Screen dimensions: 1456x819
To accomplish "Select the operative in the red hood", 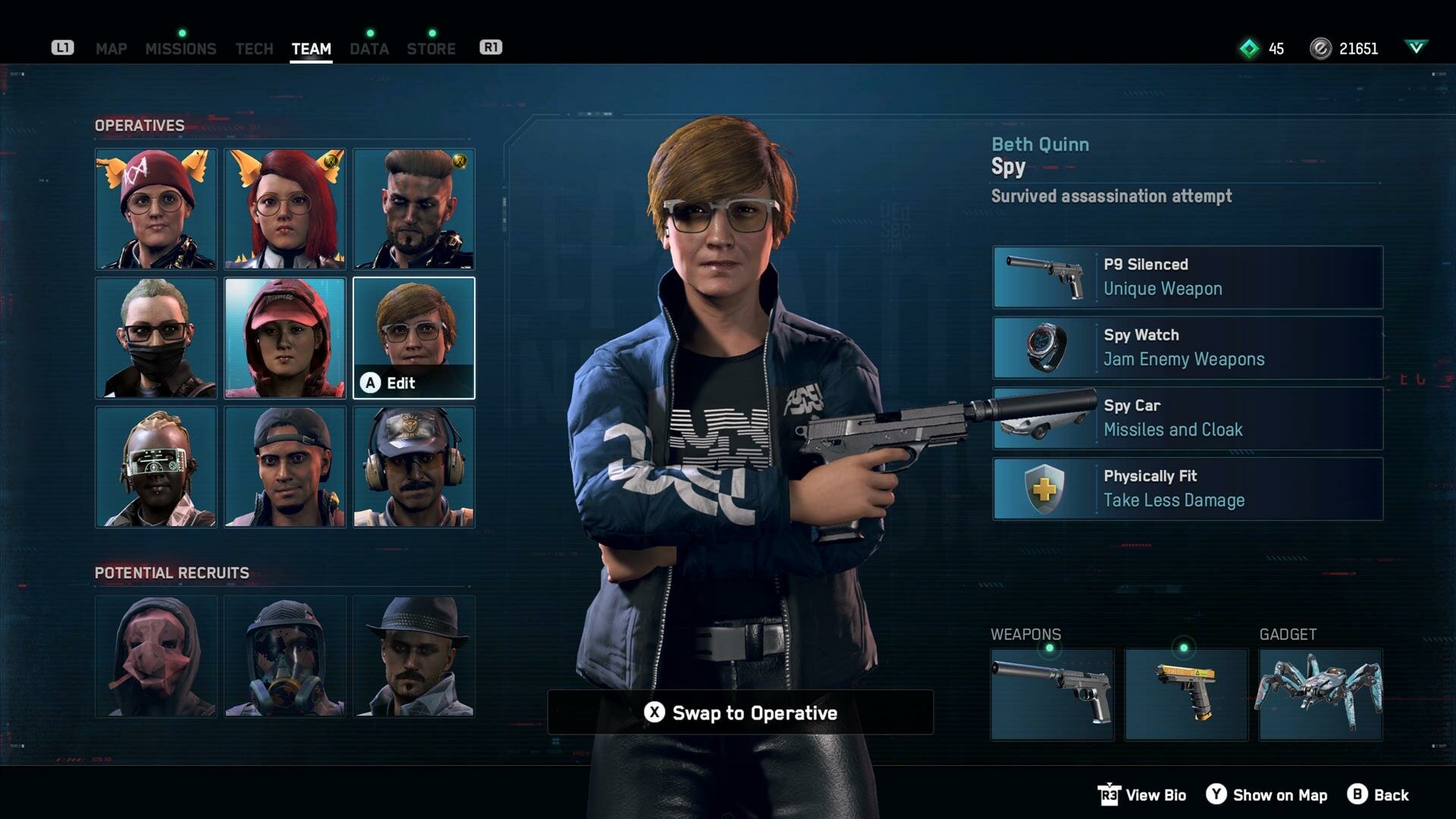I will (285, 338).
